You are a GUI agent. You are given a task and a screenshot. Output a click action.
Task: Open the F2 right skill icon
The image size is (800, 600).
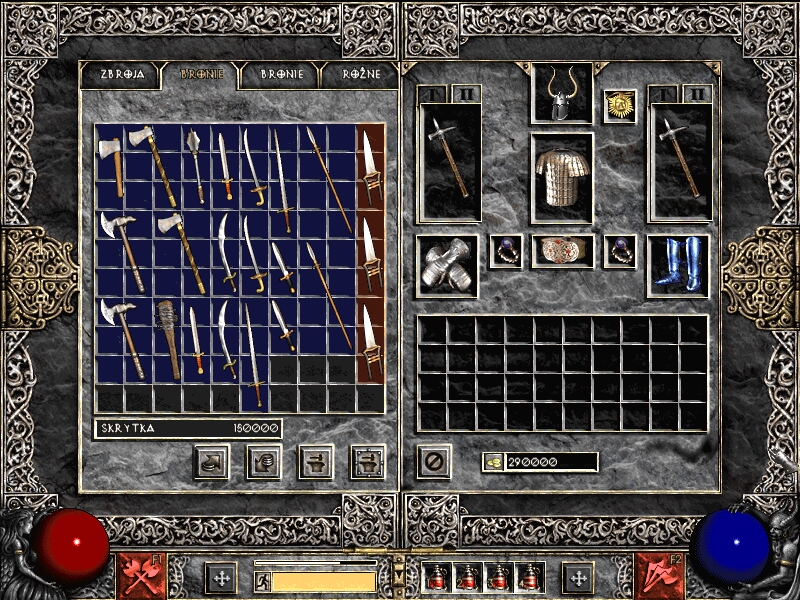click(658, 576)
